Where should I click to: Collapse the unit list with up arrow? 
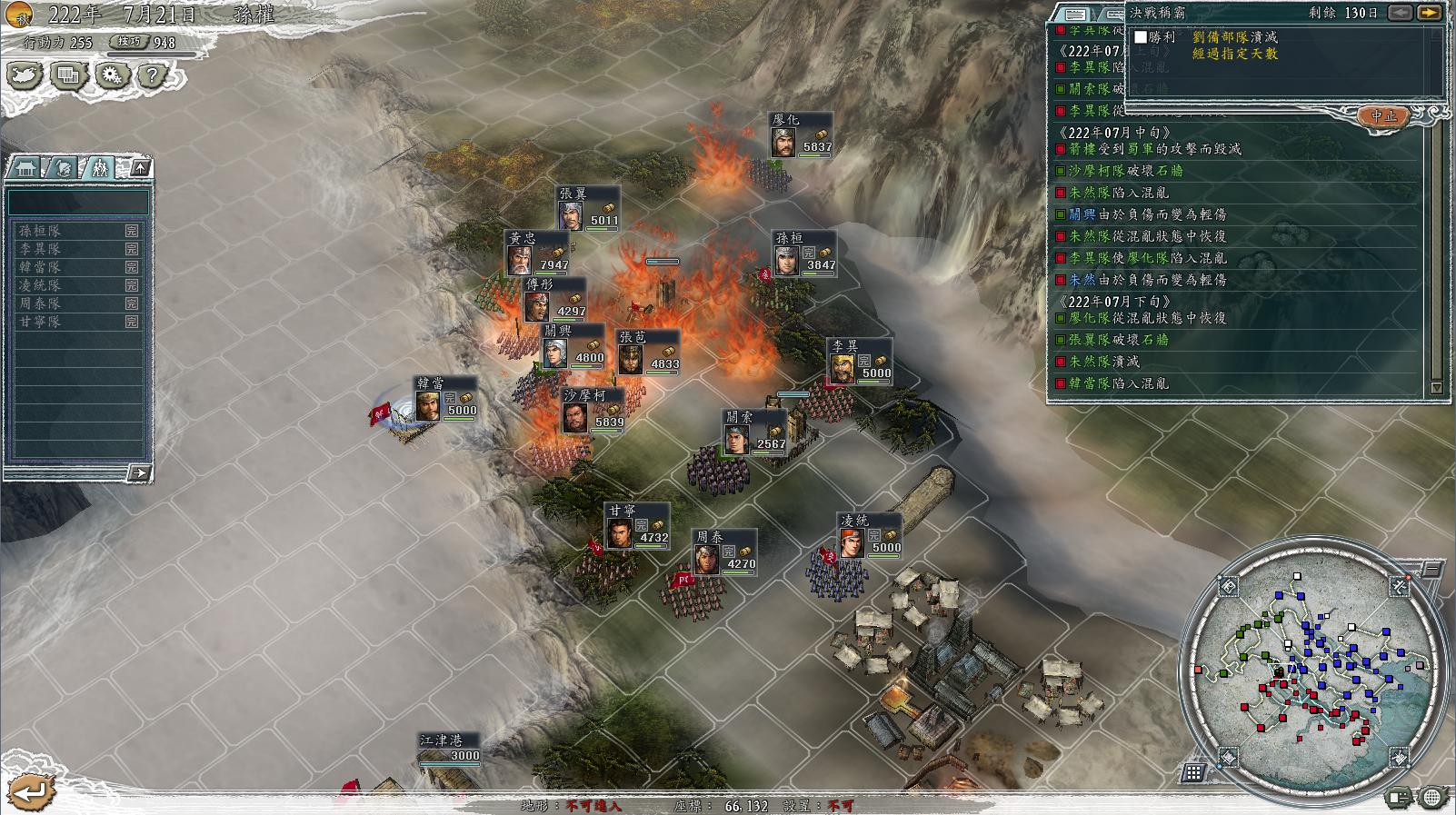point(140,167)
